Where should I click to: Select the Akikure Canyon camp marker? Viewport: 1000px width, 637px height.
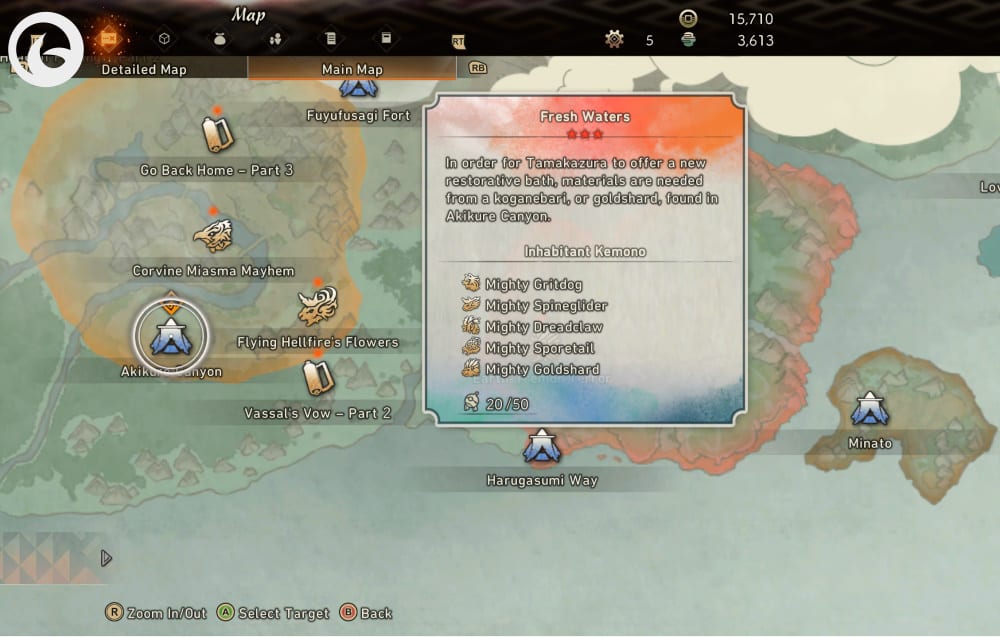click(x=171, y=335)
